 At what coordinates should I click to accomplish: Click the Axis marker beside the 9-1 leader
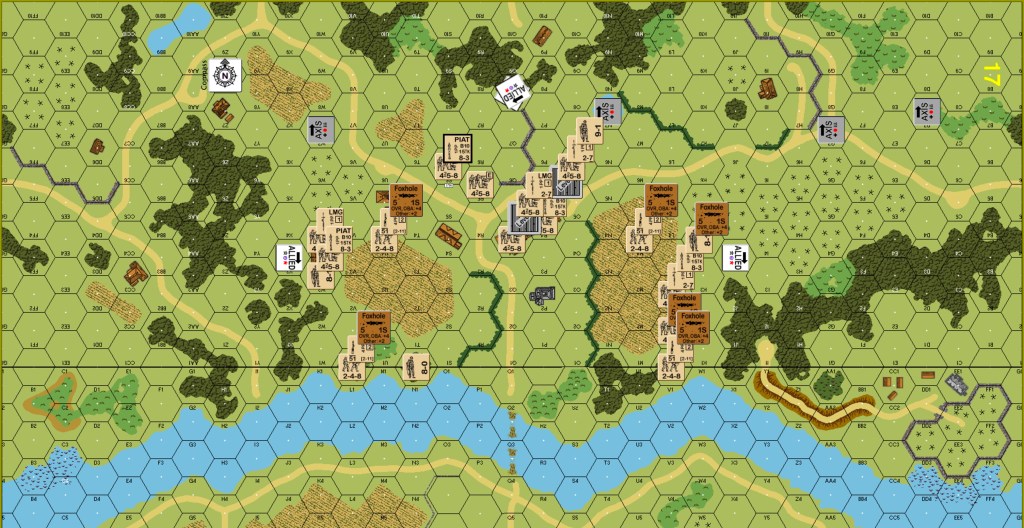610,111
